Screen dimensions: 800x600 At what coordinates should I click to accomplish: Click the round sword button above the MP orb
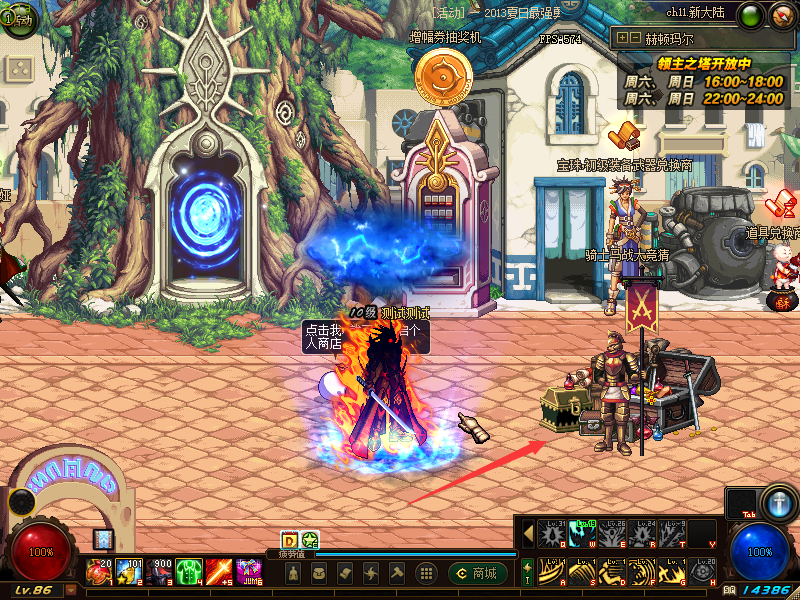tap(778, 500)
